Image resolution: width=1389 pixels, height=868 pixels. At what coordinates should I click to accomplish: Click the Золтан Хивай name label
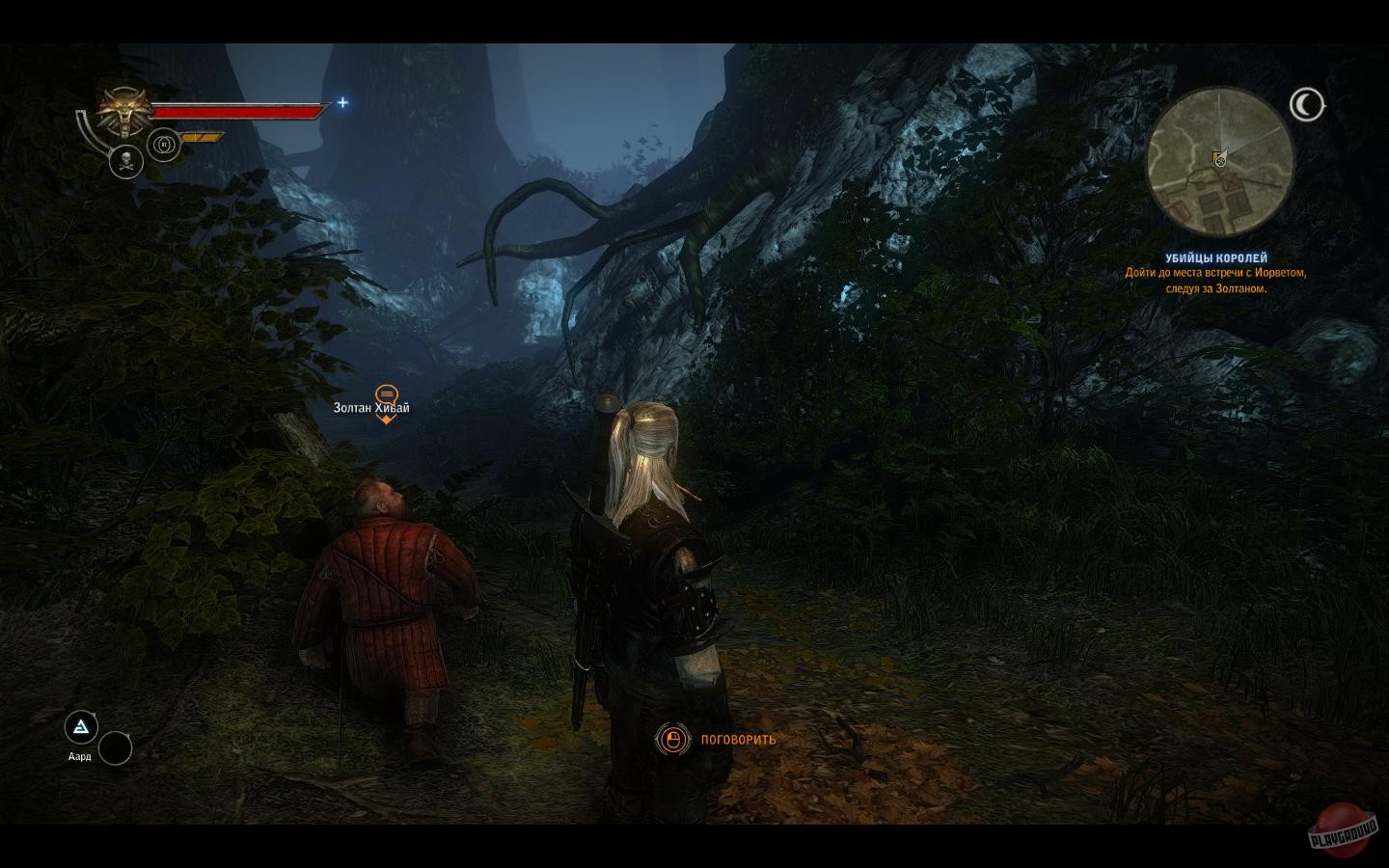[x=368, y=408]
